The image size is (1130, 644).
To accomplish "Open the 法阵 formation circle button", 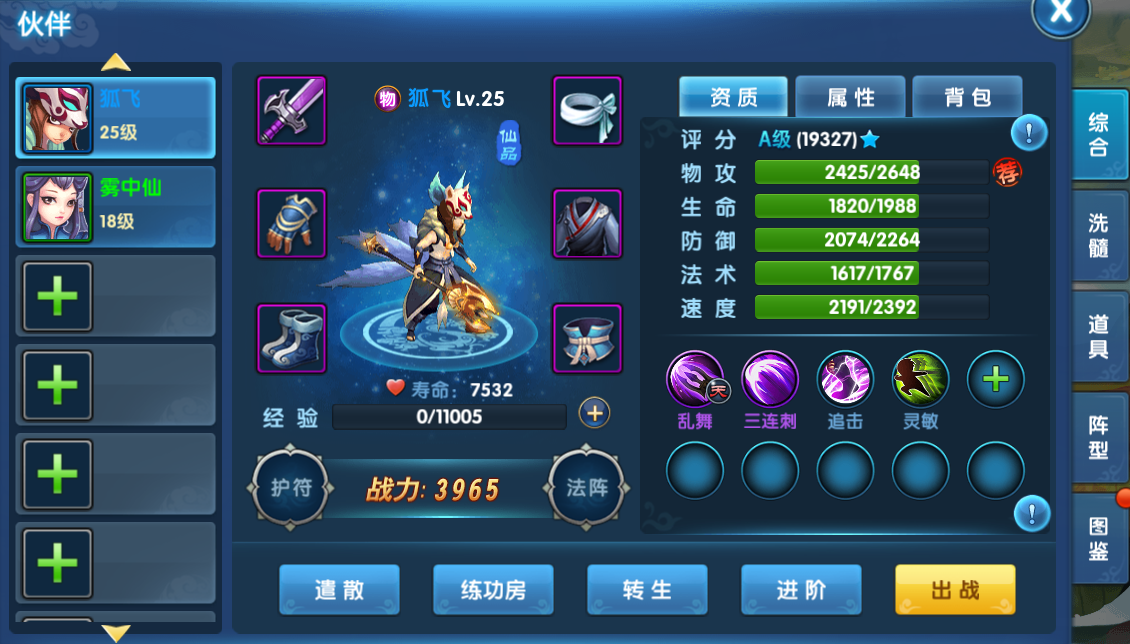I will [x=587, y=488].
